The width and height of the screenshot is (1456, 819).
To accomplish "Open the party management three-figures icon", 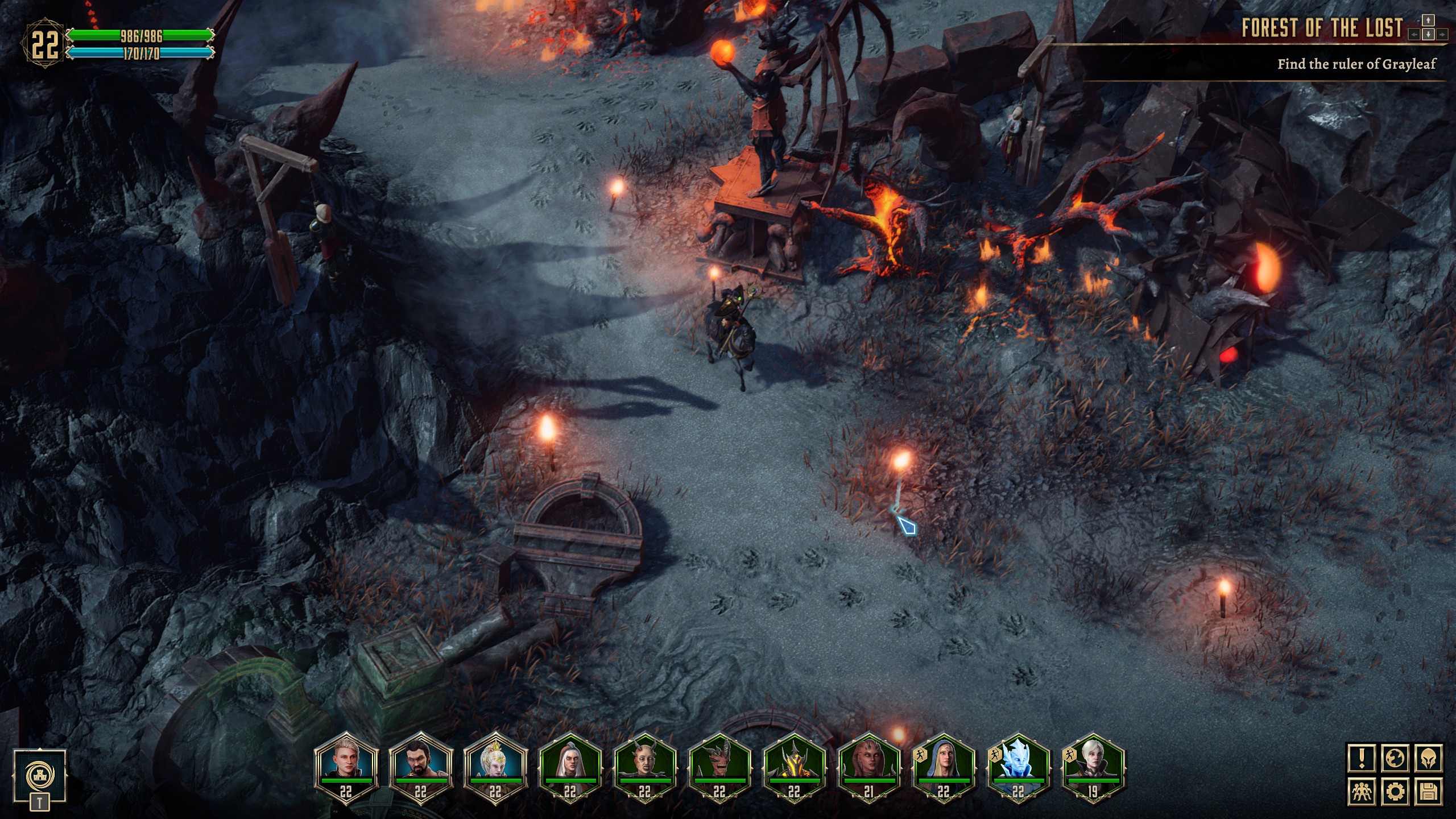I will 1362,791.
